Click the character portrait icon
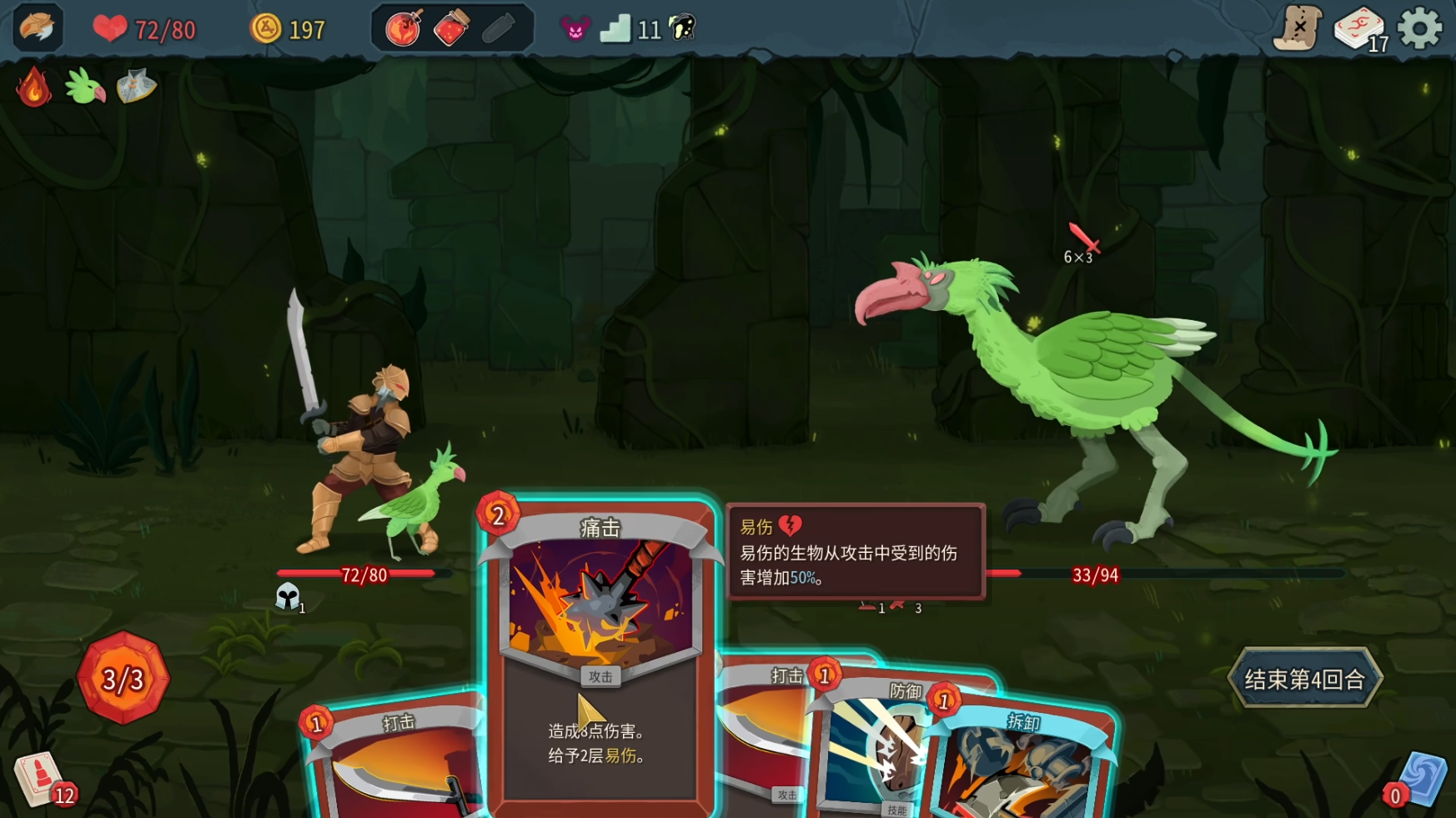 pyautogui.click(x=38, y=28)
